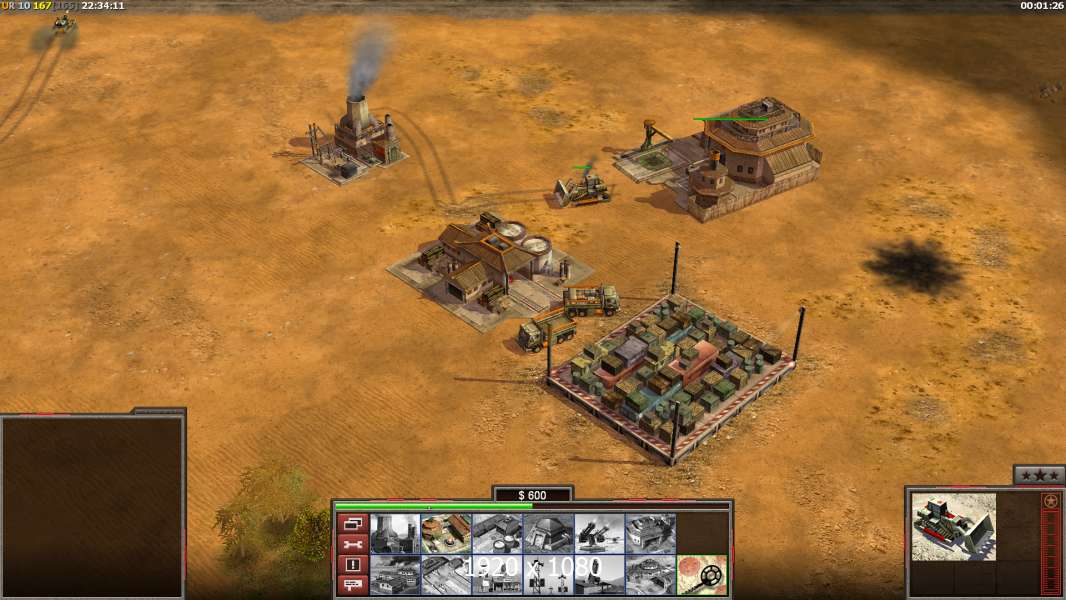Click the red wrench button

click(351, 544)
